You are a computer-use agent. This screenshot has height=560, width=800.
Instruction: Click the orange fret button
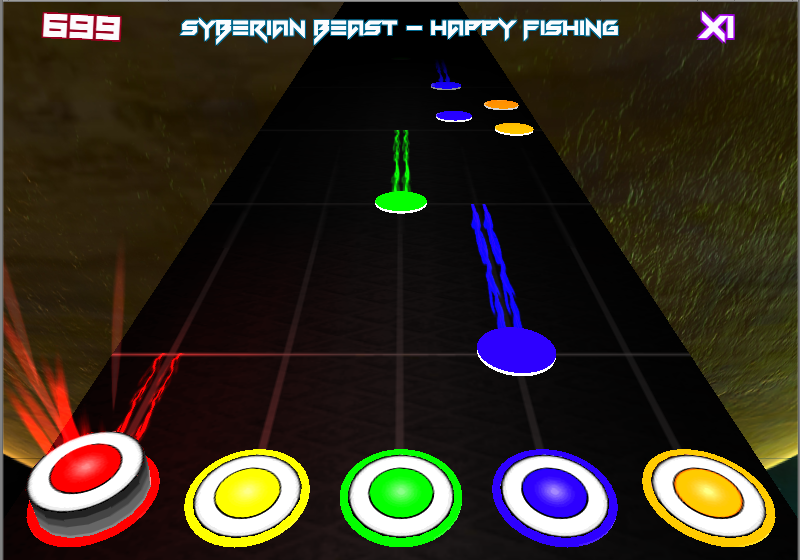[x=708, y=491]
